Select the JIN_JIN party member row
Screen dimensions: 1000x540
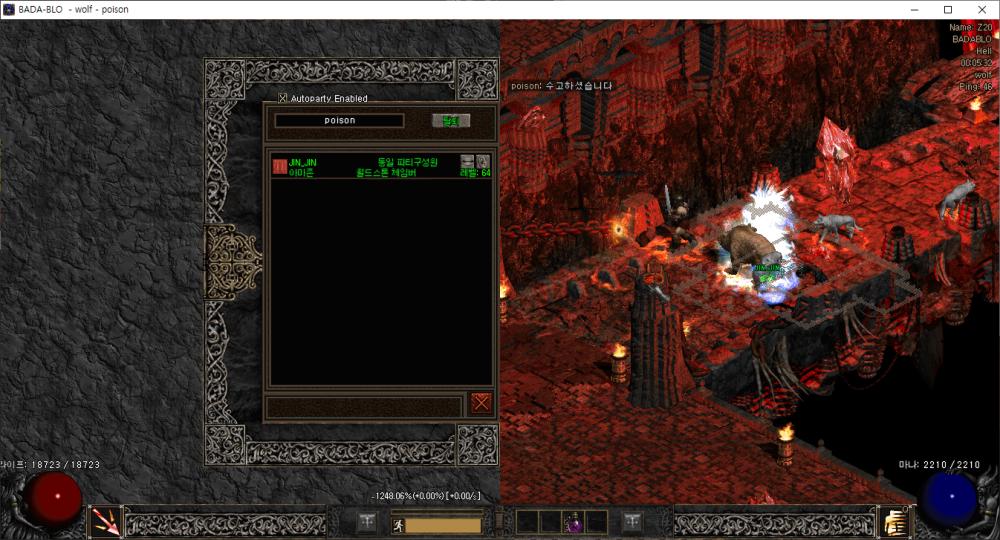[x=380, y=167]
